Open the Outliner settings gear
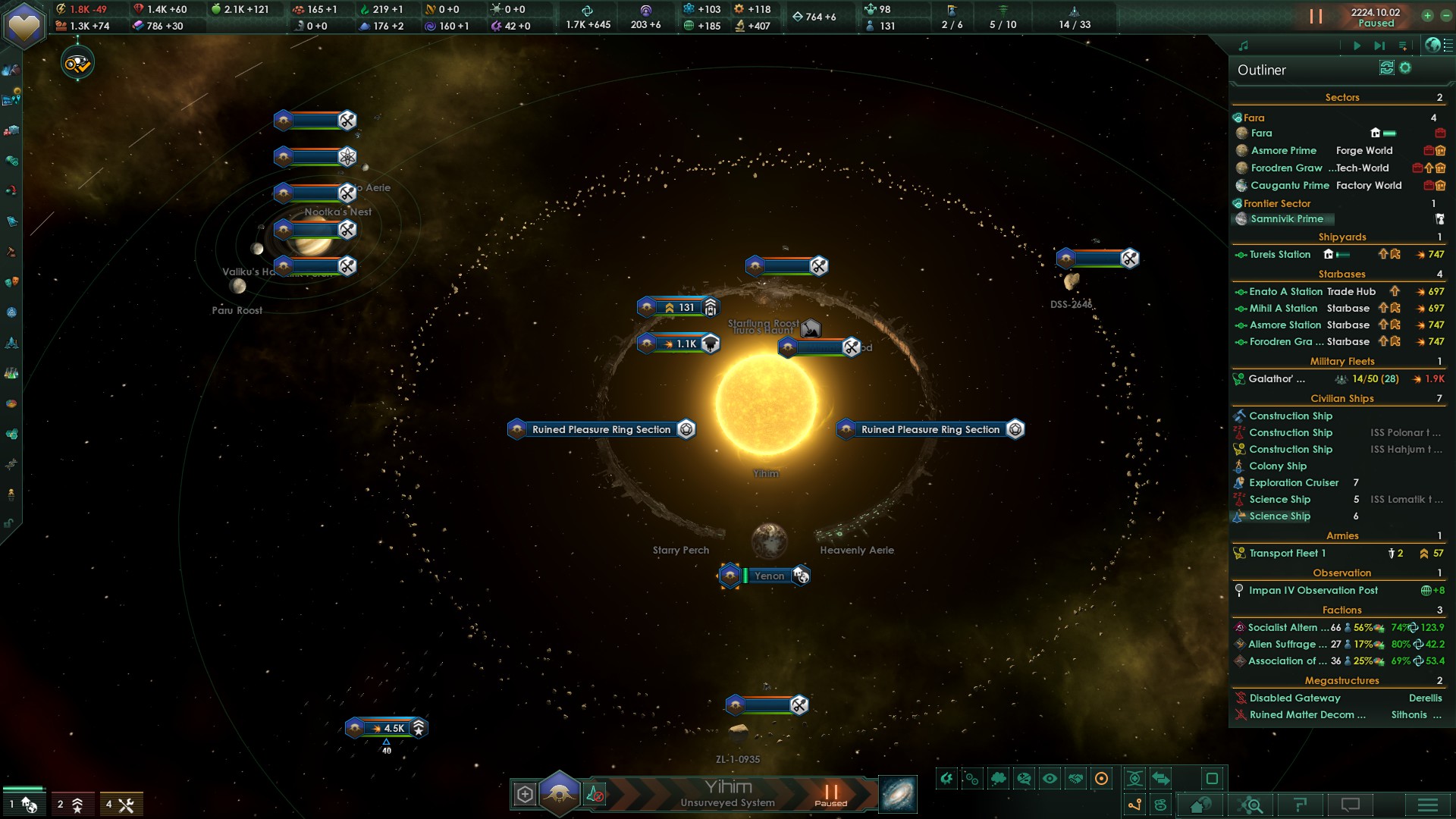 [x=1405, y=68]
